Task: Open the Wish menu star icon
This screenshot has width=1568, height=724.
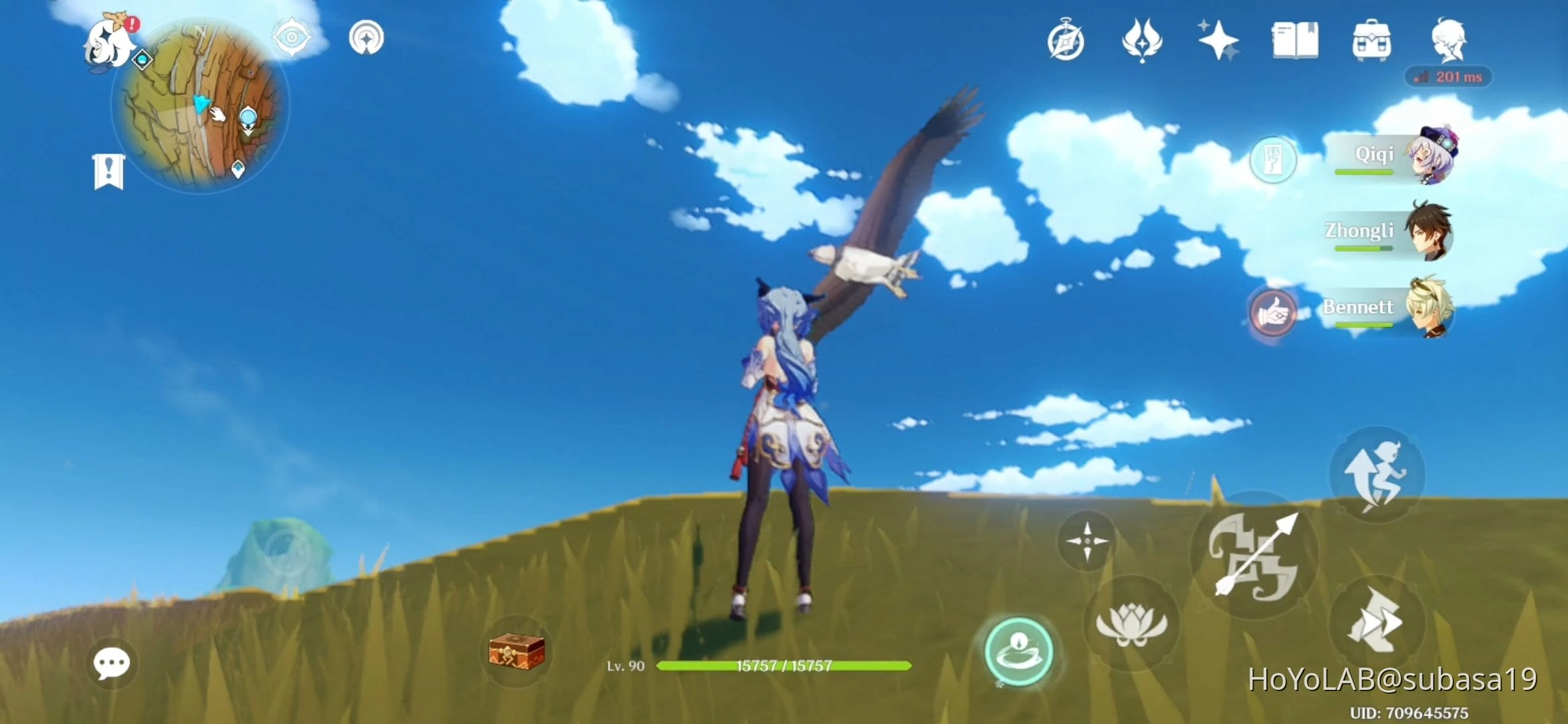Action: click(x=1217, y=41)
